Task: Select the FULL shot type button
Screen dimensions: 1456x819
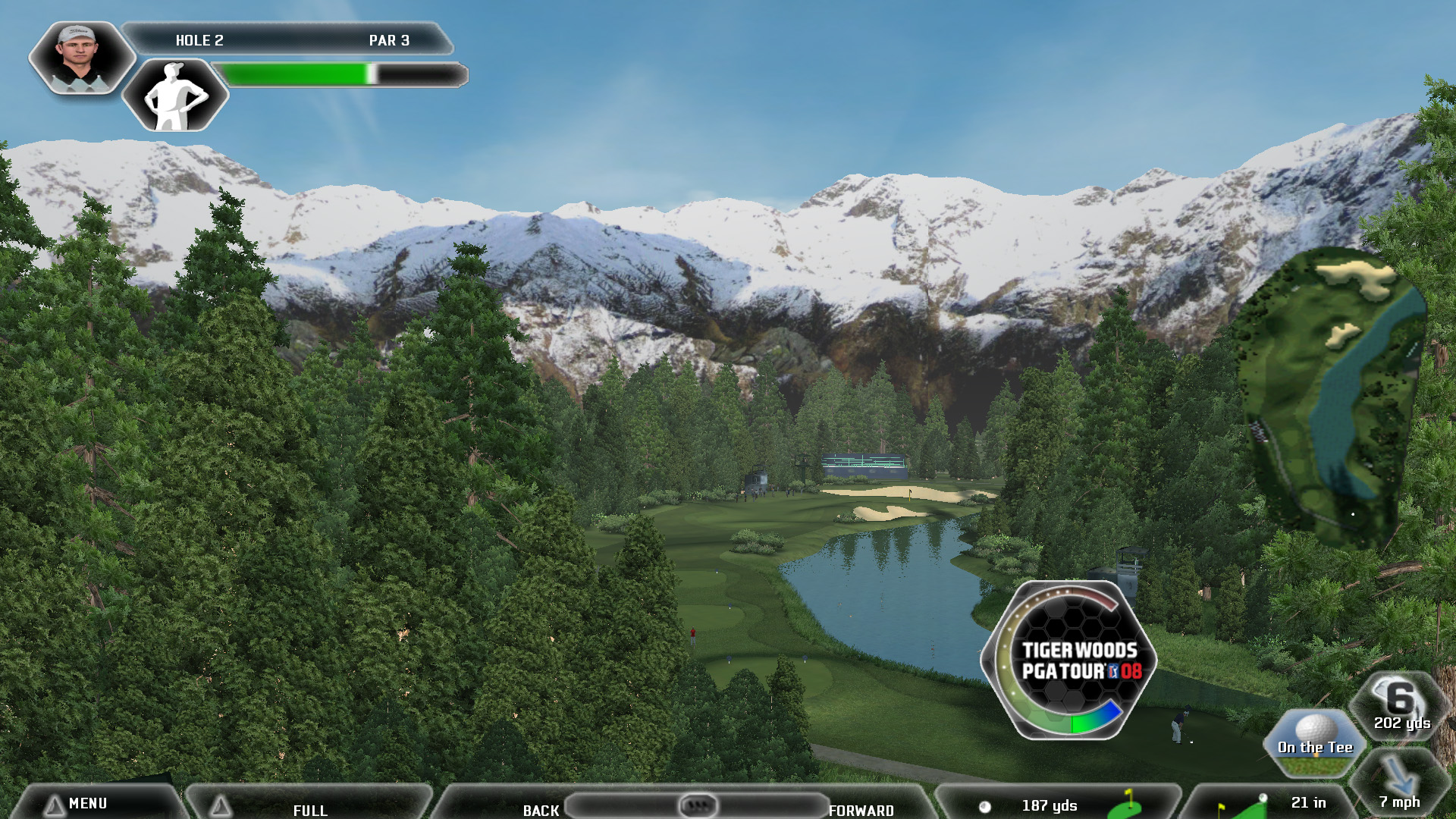Action: point(310,810)
